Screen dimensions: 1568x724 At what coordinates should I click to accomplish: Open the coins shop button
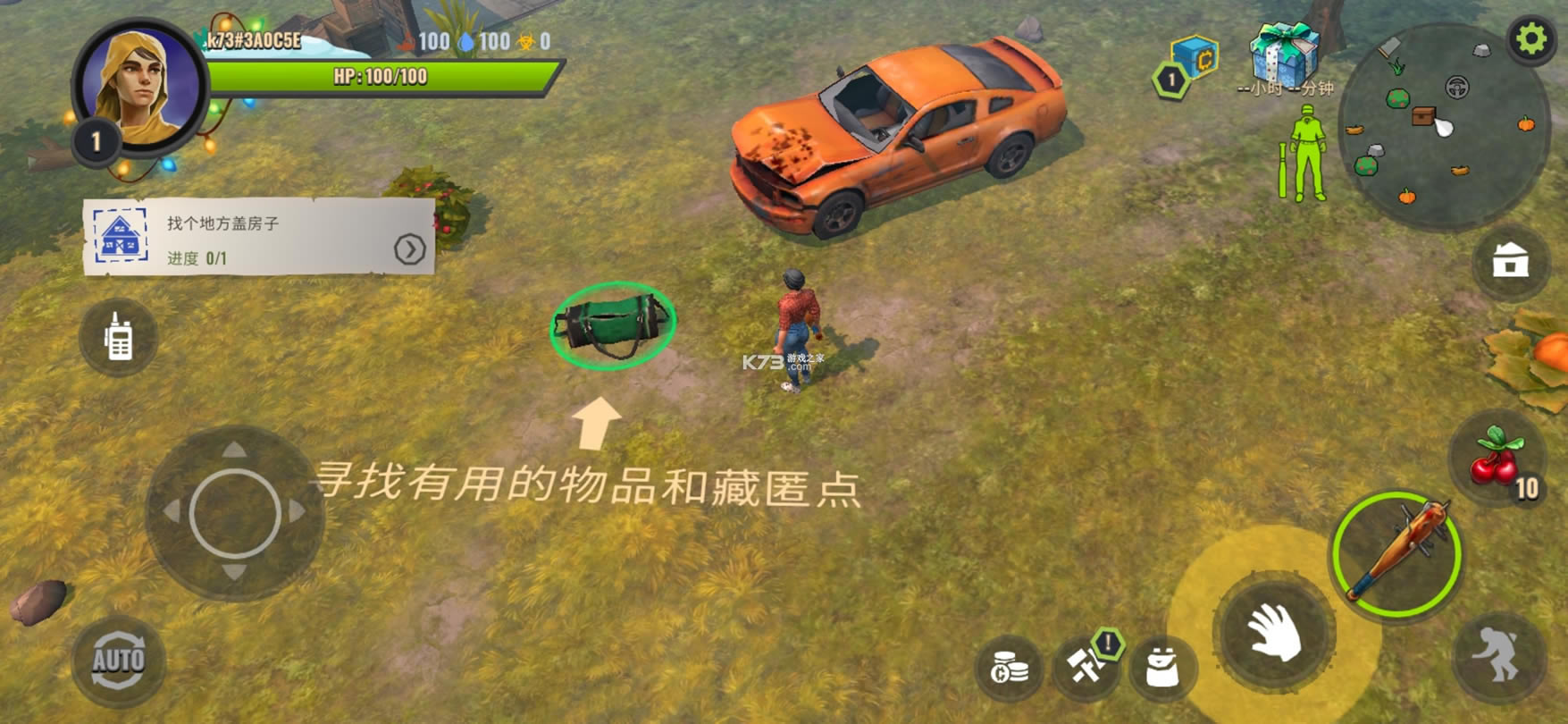[1010, 667]
